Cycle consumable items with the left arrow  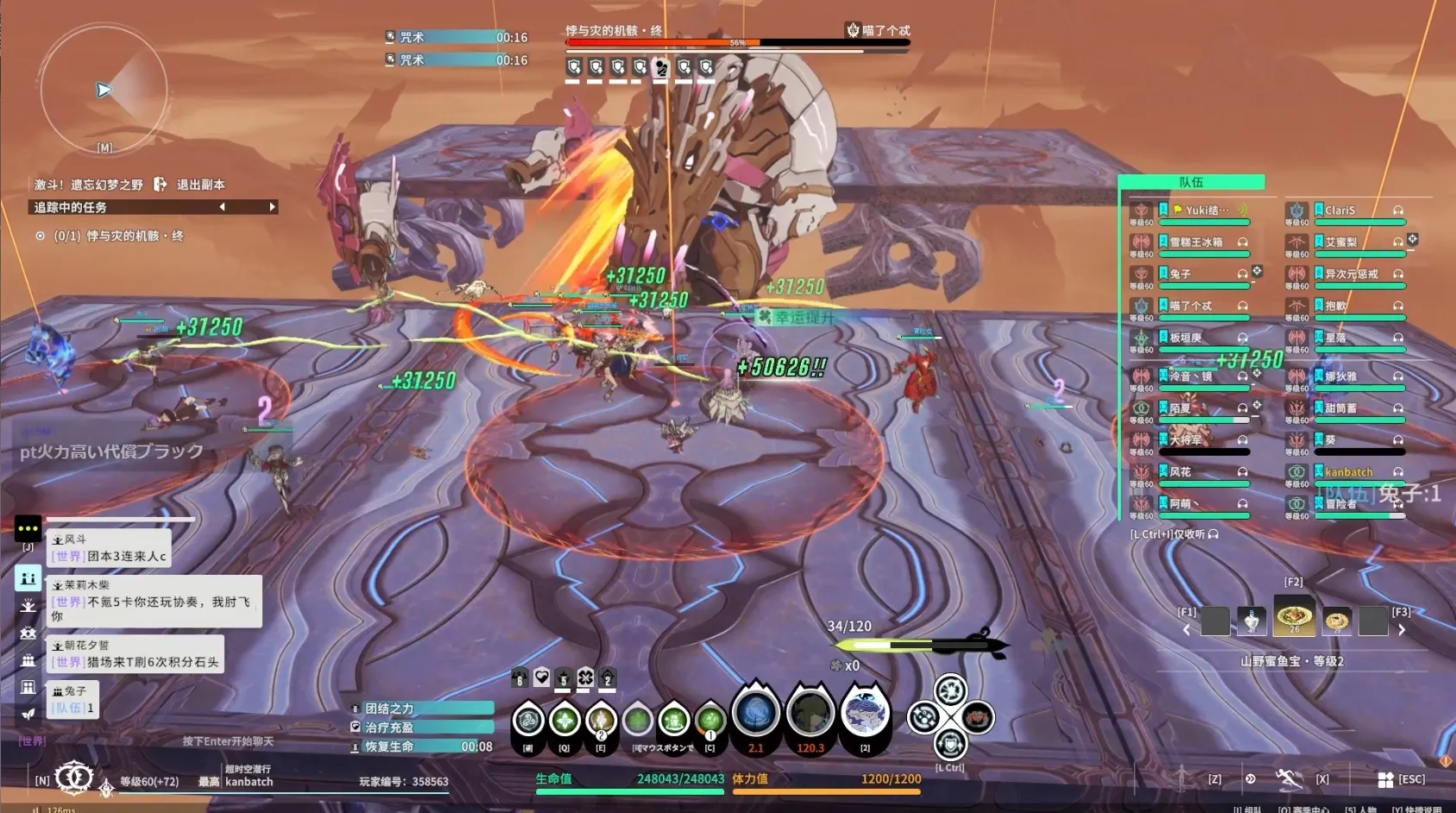pos(1187,630)
